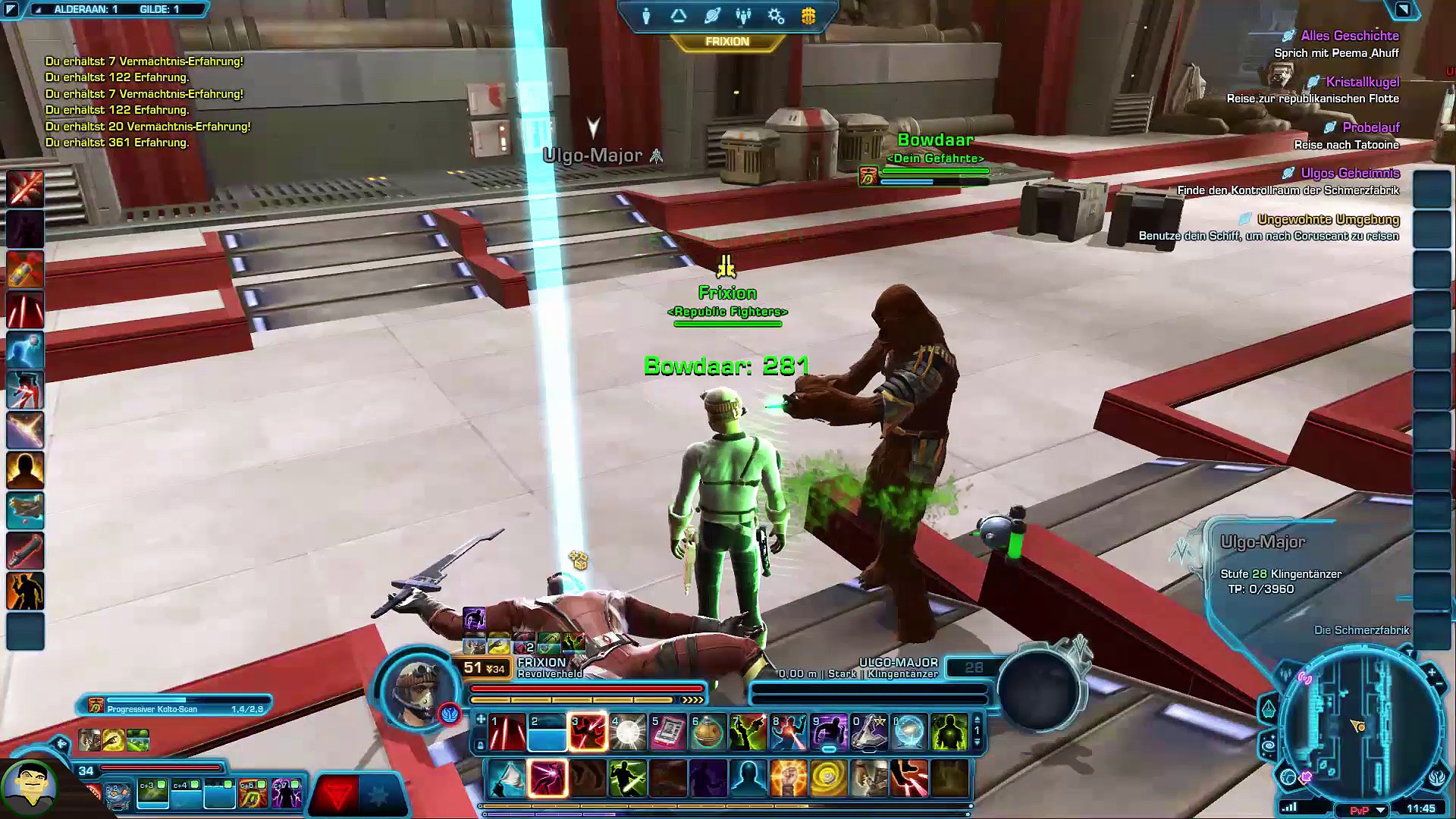Open the Cartel Market coin icon
Viewport: 1456px width, 819px height.
[808, 16]
